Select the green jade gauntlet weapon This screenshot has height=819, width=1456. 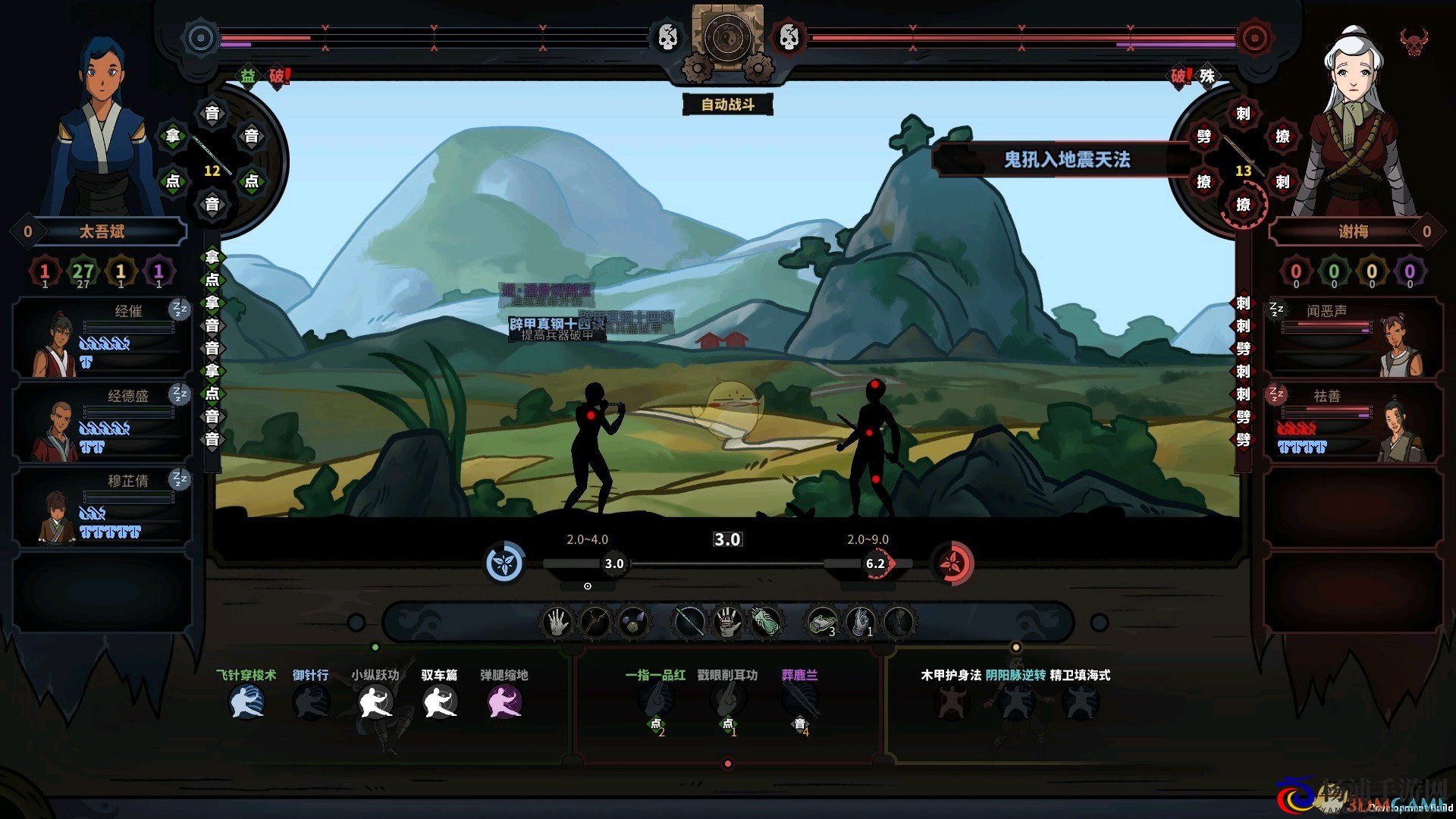pyautogui.click(x=766, y=623)
